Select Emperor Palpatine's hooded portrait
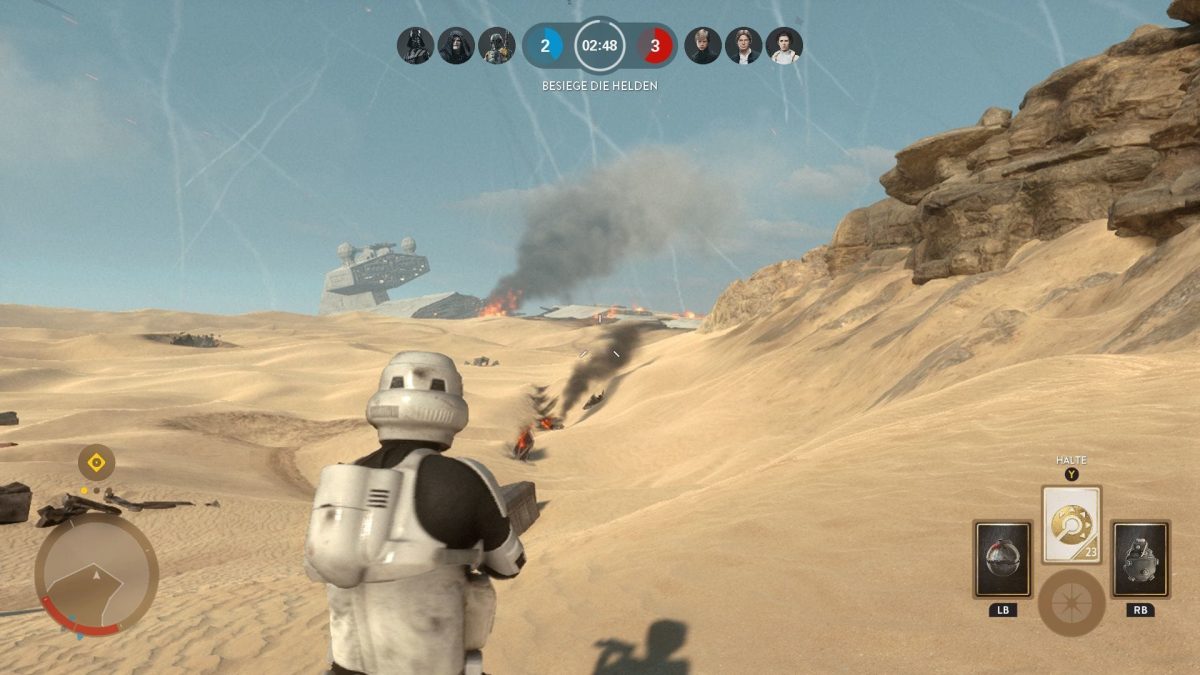 click(x=456, y=46)
